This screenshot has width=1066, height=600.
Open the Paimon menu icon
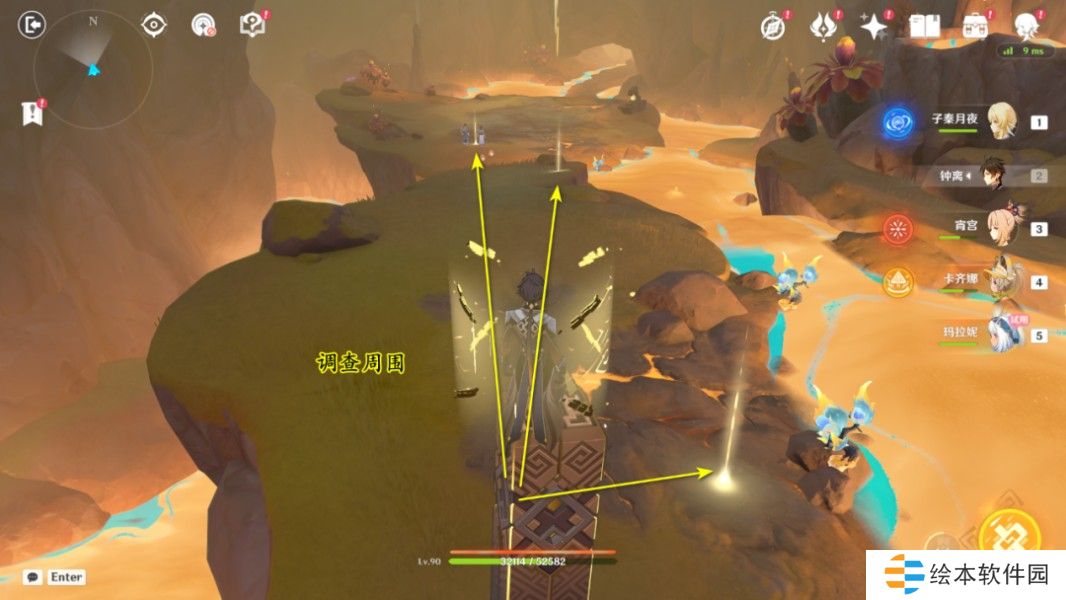coord(1027,25)
